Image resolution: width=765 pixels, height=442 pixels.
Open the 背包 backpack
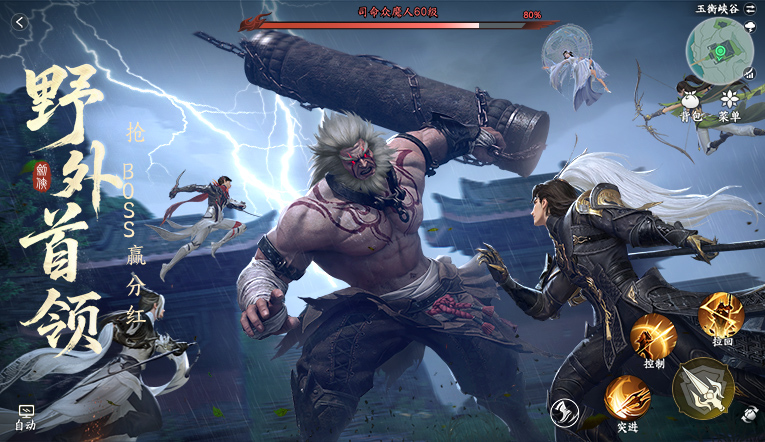(690, 103)
